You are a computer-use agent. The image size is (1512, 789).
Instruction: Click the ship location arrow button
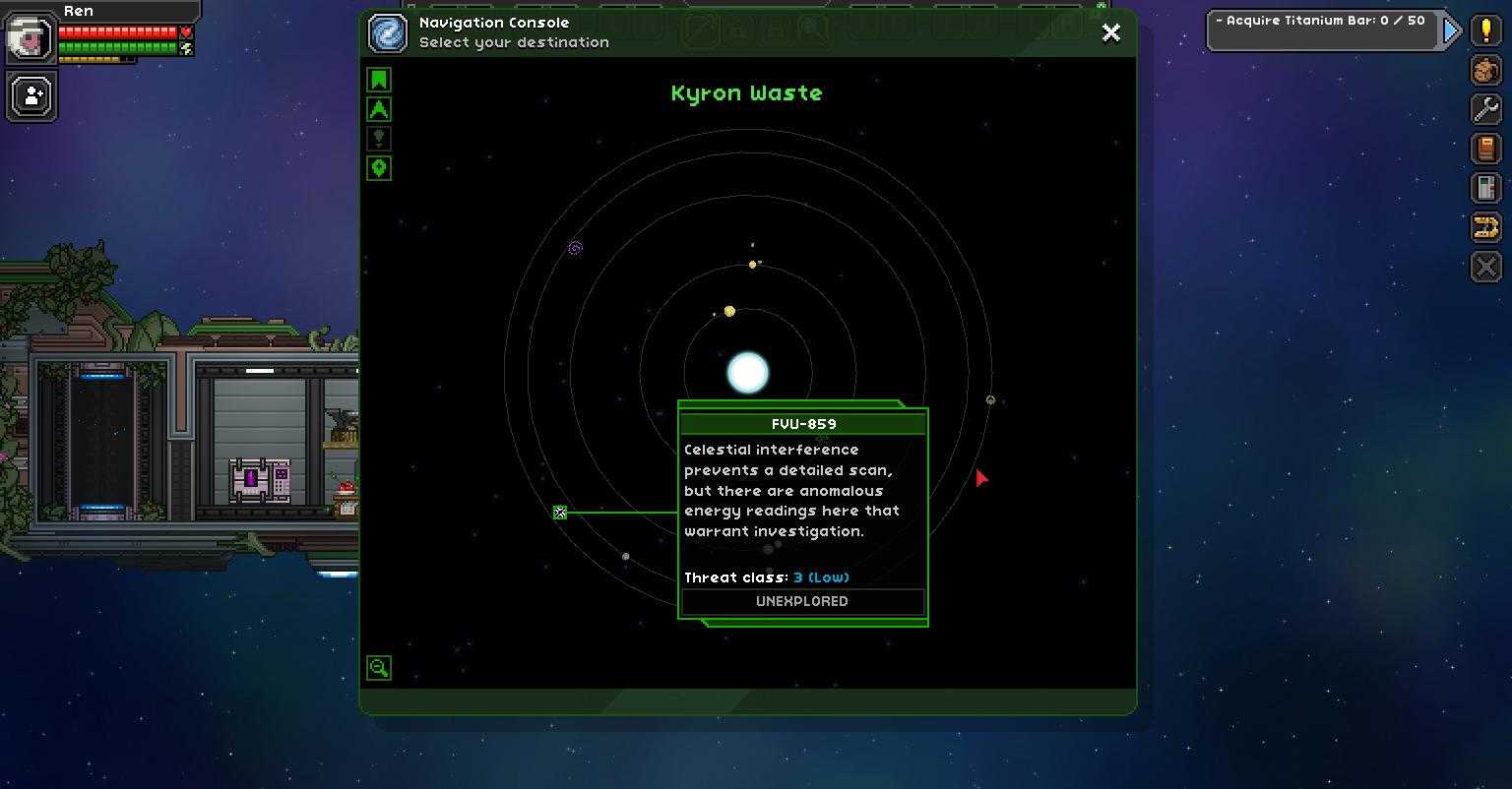pyautogui.click(x=379, y=109)
